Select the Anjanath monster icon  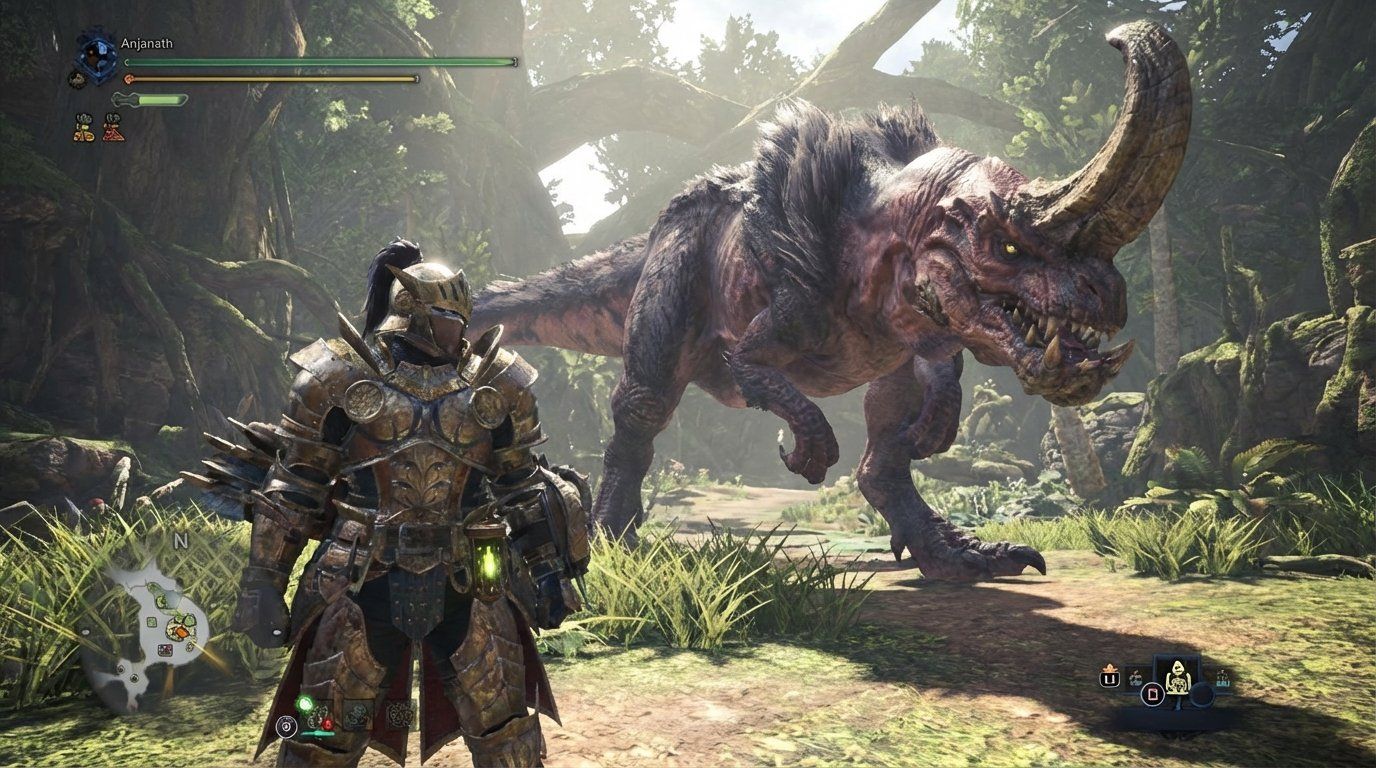click(x=94, y=55)
